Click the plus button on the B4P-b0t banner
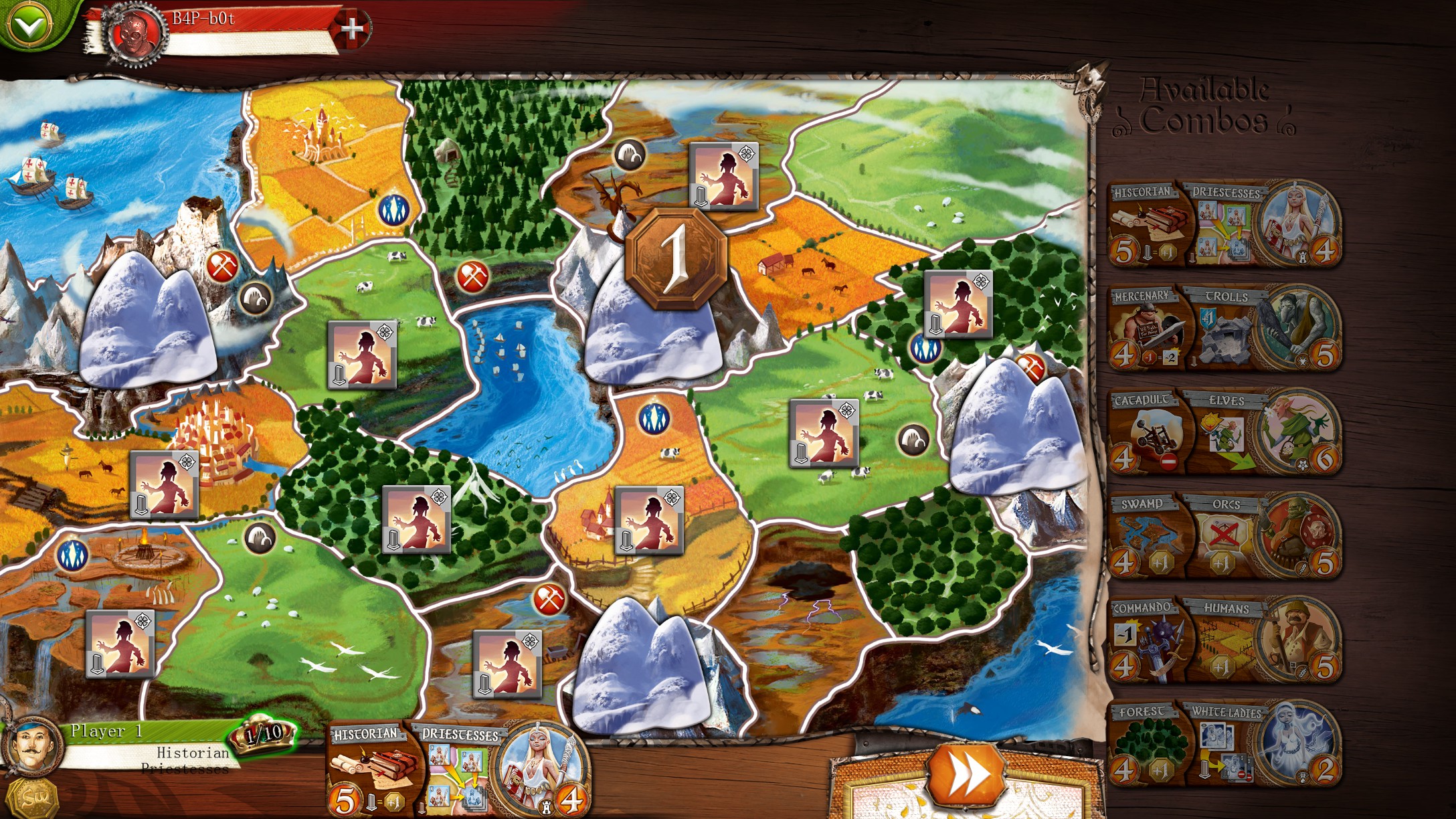 (353, 29)
